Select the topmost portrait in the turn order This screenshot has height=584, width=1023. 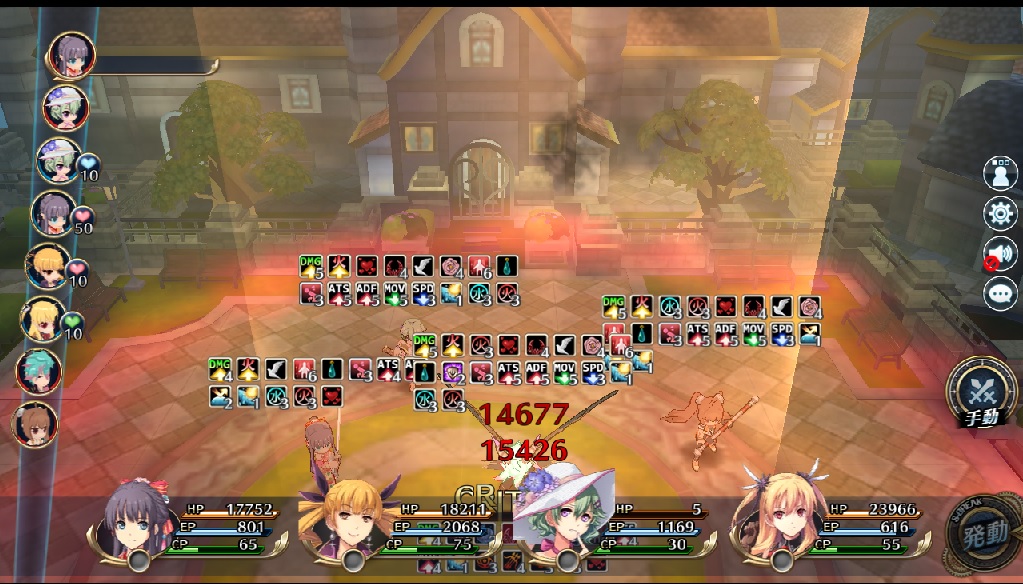tap(72, 55)
